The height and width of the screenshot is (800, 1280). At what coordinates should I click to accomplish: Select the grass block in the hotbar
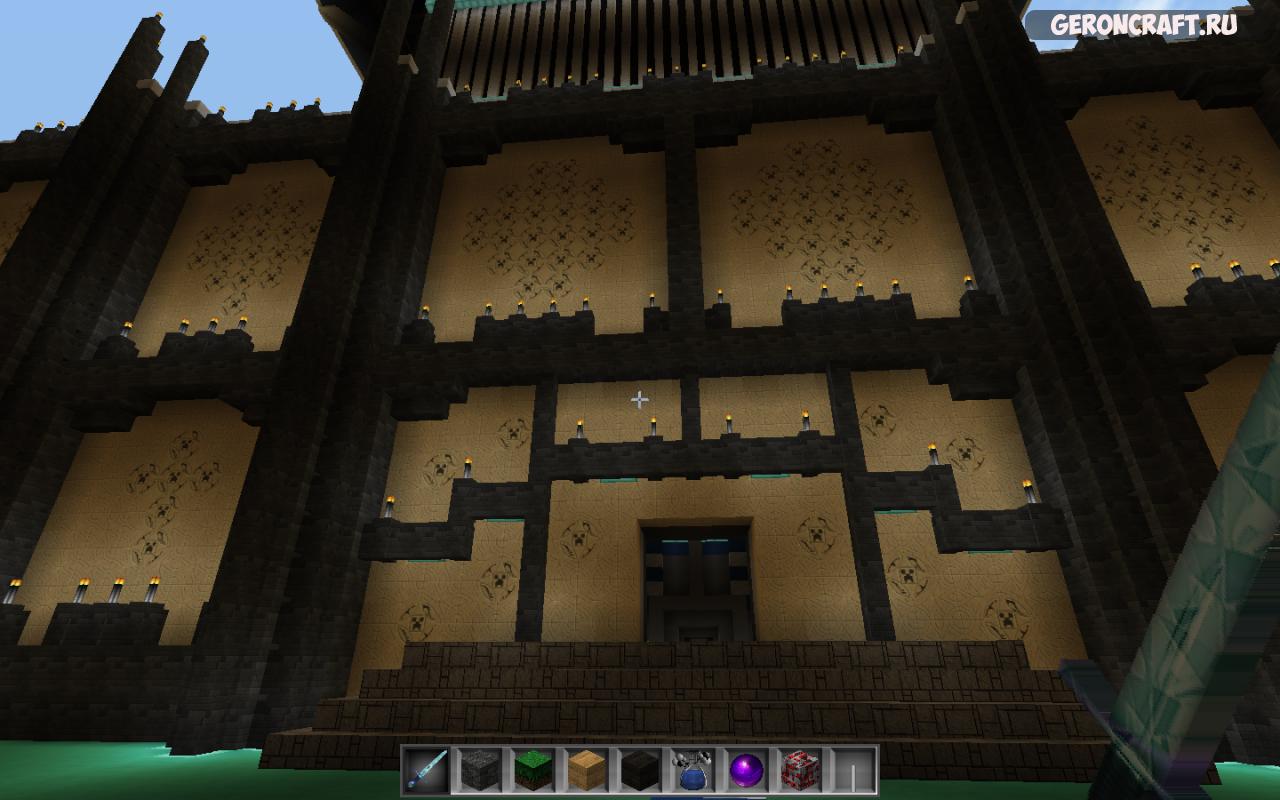[533, 770]
